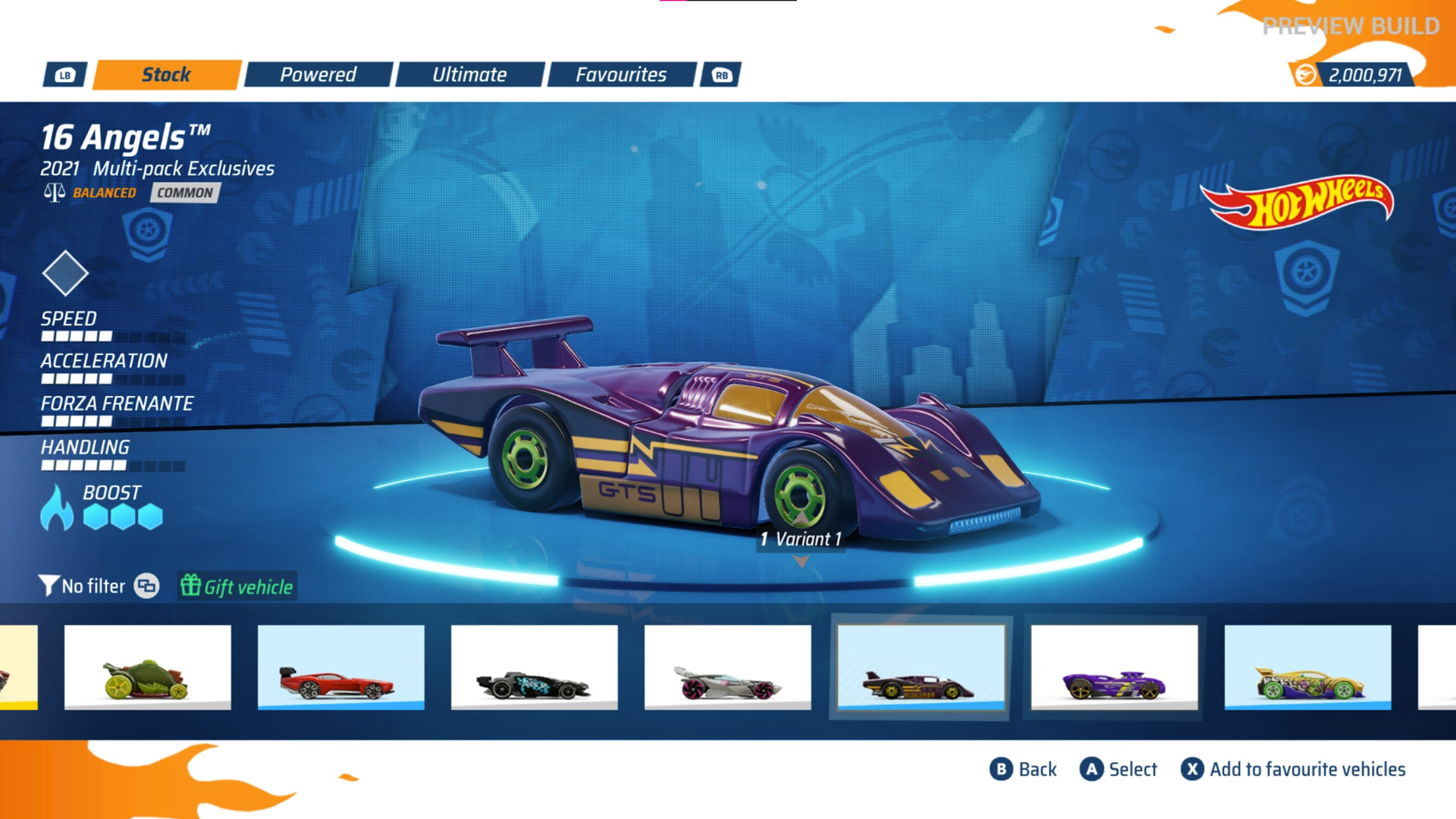Click the Gift vehicle button
This screenshot has height=819, width=1456.
(237, 586)
